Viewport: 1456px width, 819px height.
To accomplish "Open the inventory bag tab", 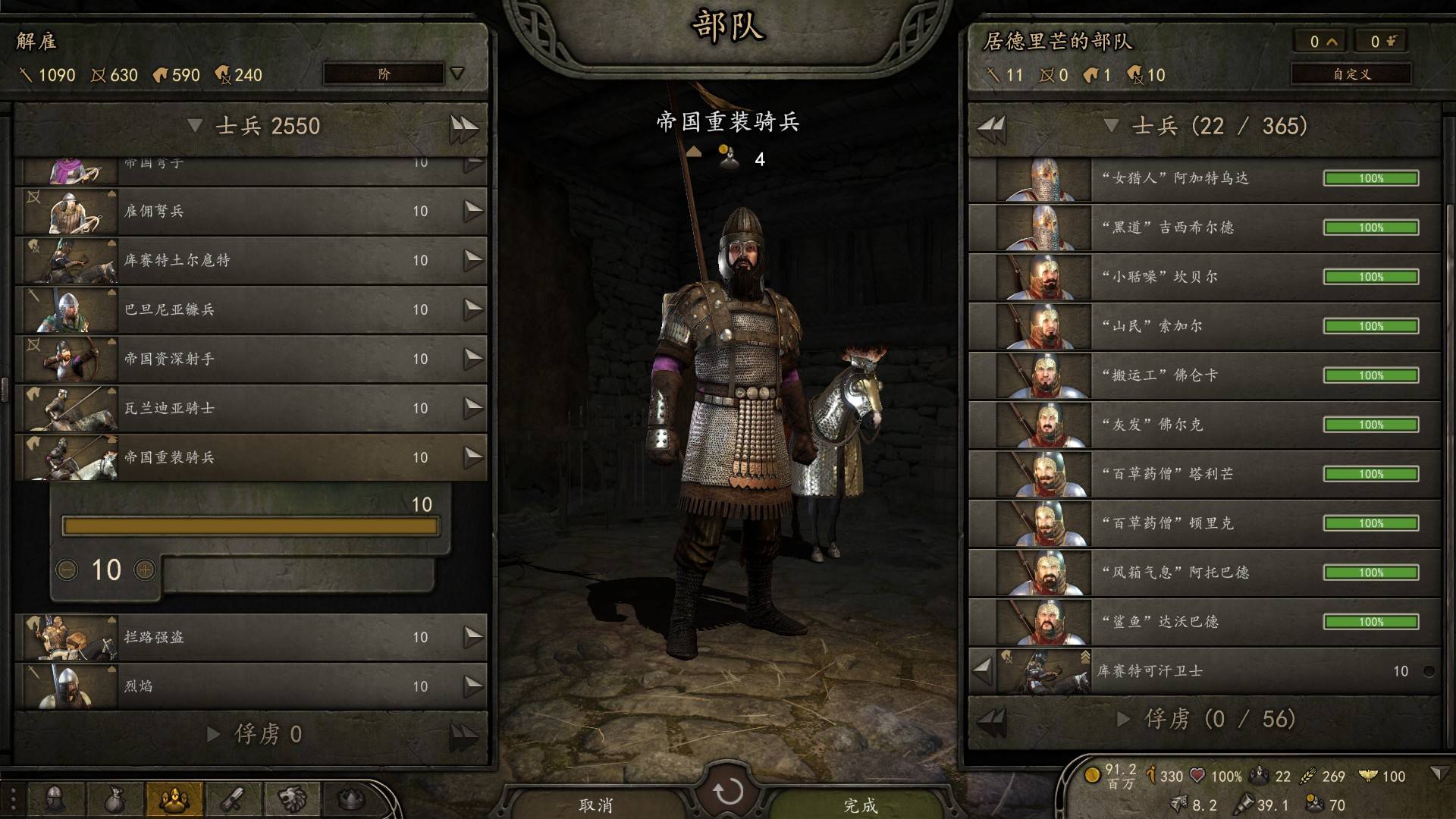I will [115, 799].
